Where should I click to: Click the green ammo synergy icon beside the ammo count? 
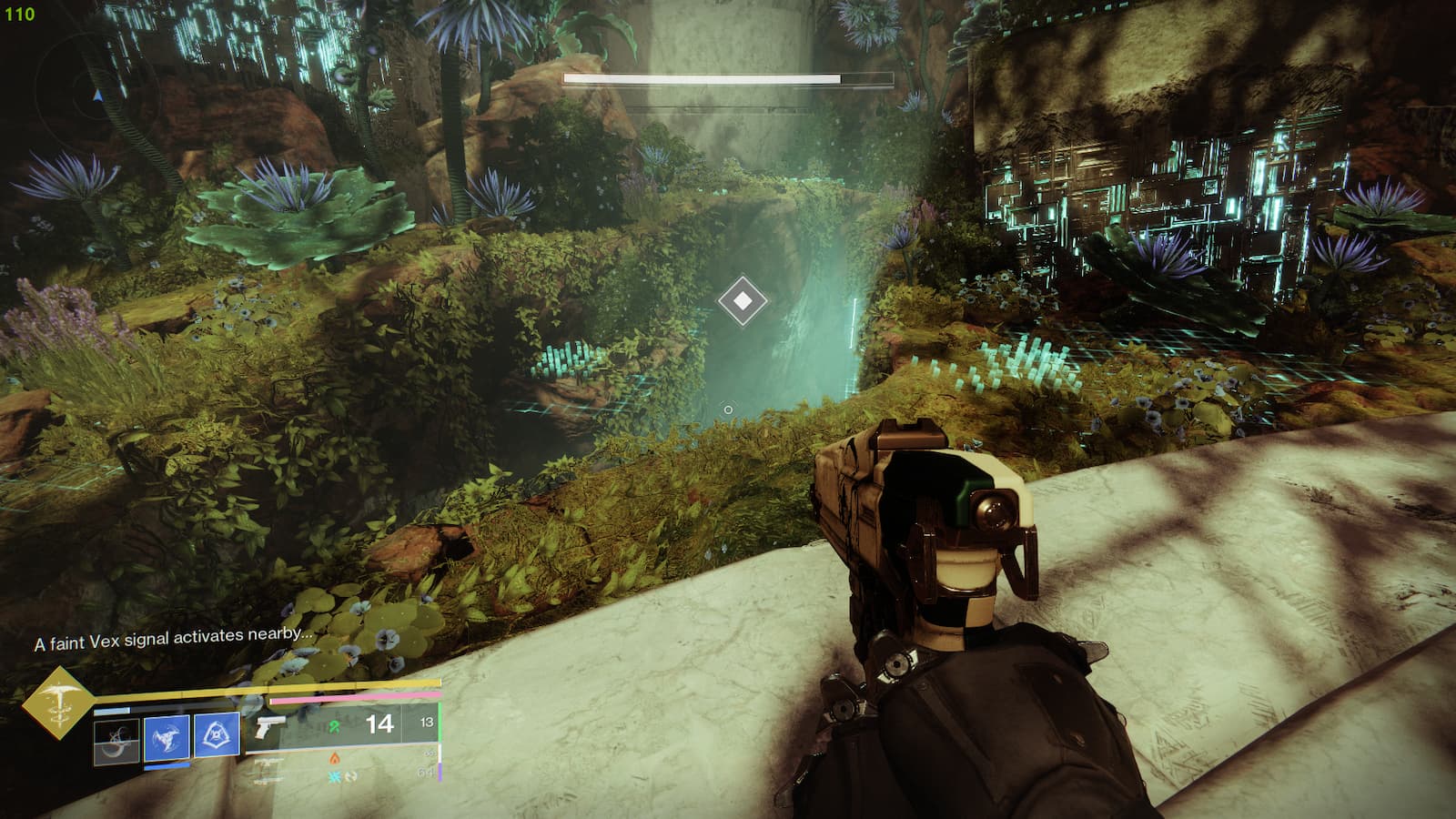tap(334, 726)
